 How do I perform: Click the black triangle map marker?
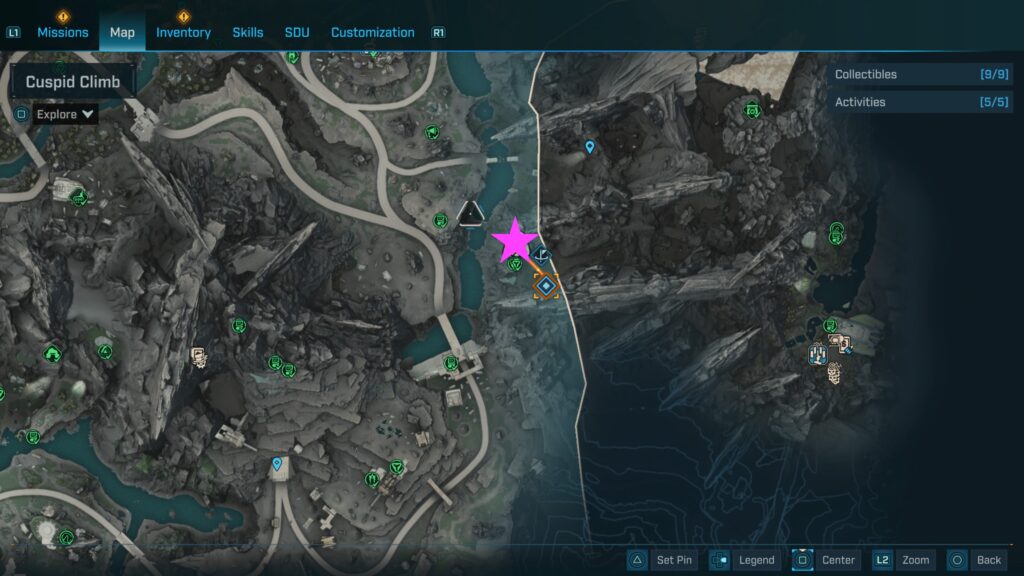click(470, 211)
